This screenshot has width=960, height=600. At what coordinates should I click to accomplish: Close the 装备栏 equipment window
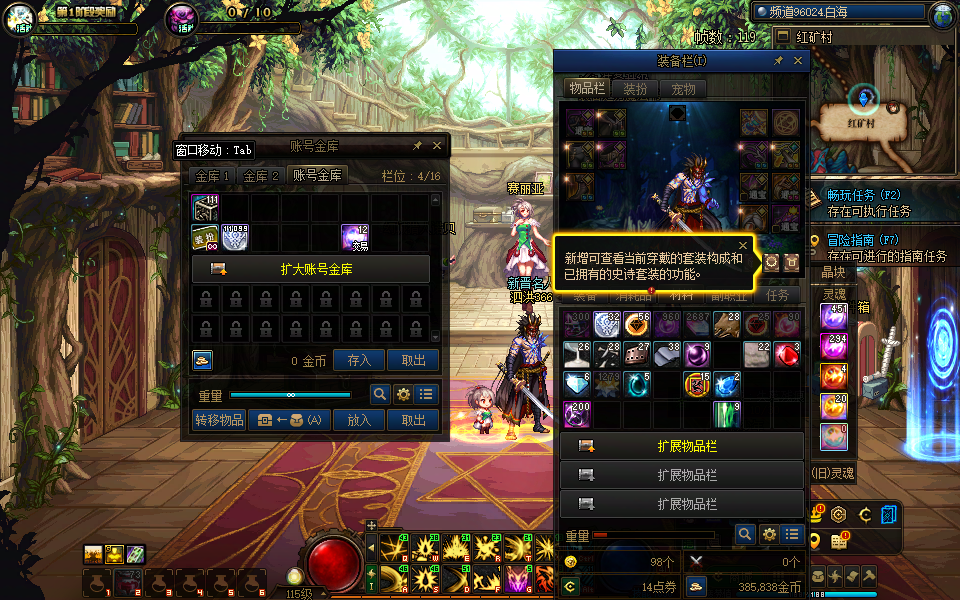point(798,61)
